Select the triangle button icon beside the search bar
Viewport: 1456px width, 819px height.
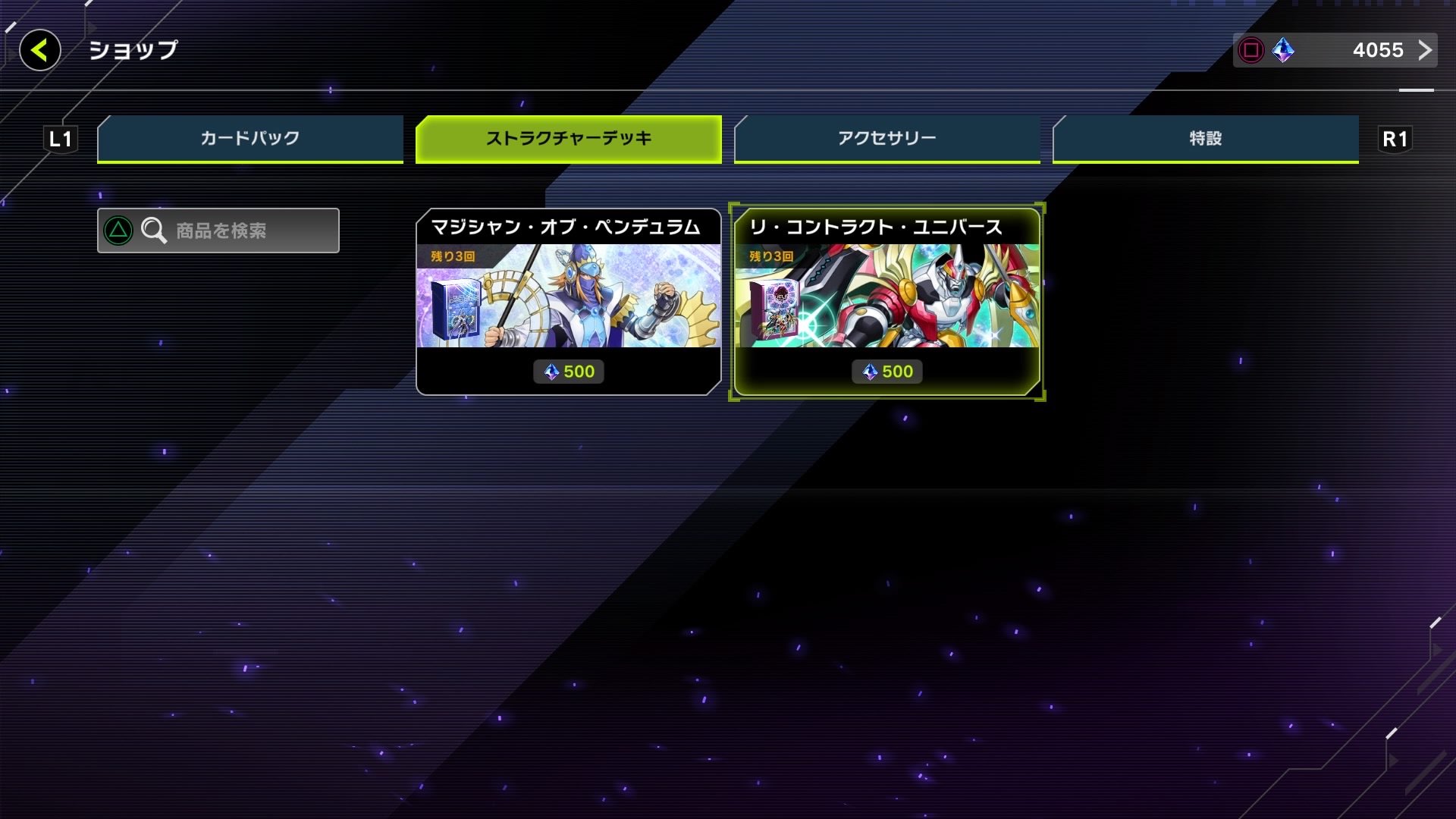click(x=118, y=231)
